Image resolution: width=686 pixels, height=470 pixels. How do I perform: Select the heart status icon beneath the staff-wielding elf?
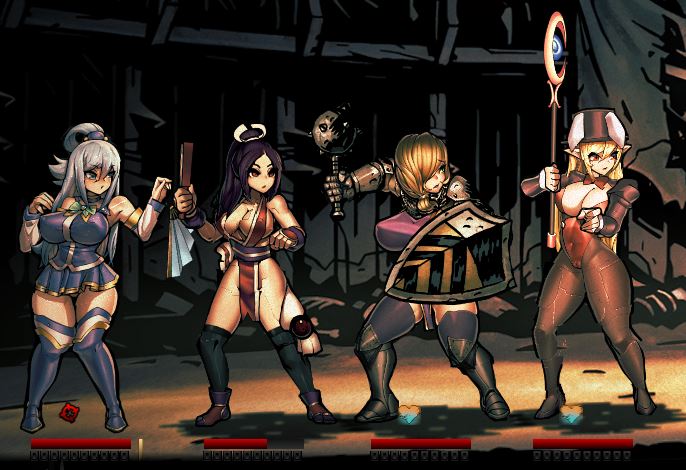(x=571, y=412)
